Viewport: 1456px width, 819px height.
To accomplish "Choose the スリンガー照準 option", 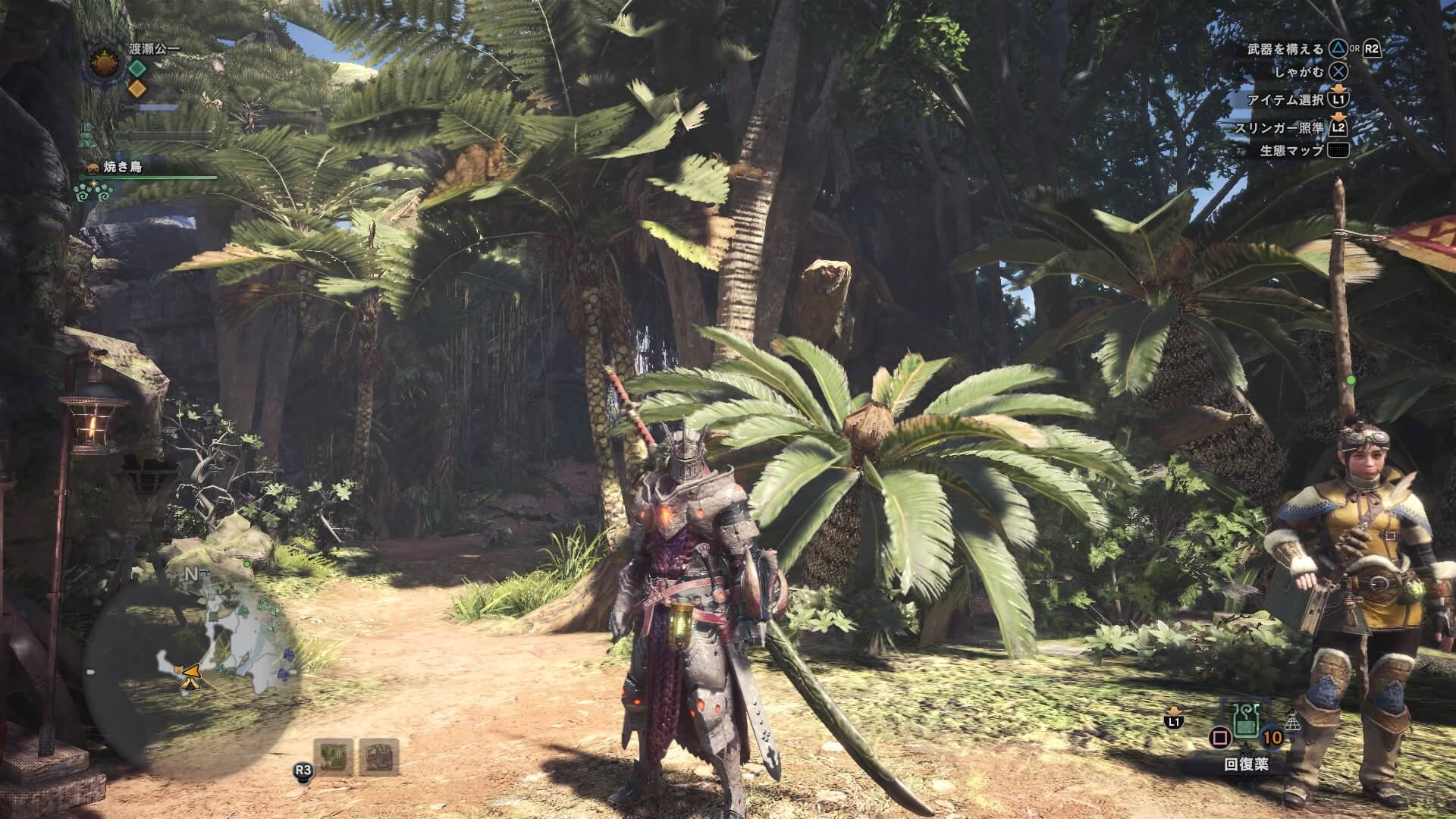I will tap(1279, 128).
